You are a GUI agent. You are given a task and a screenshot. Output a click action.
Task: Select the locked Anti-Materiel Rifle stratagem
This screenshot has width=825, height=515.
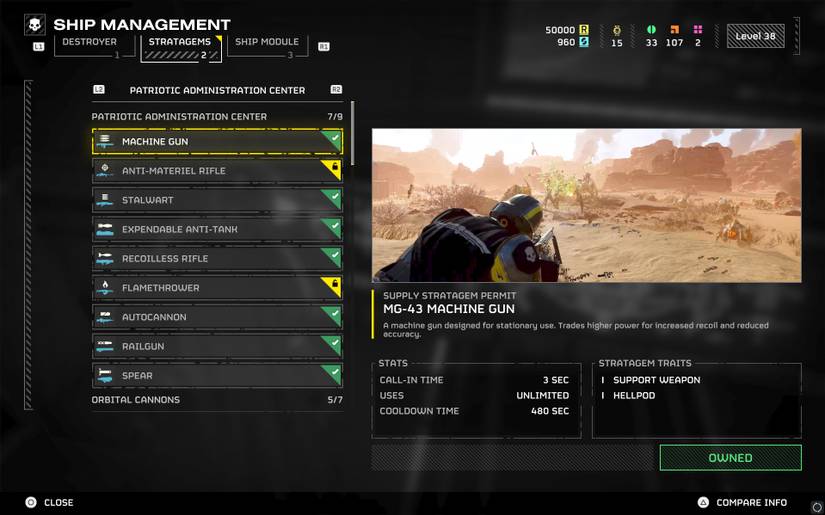click(217, 171)
